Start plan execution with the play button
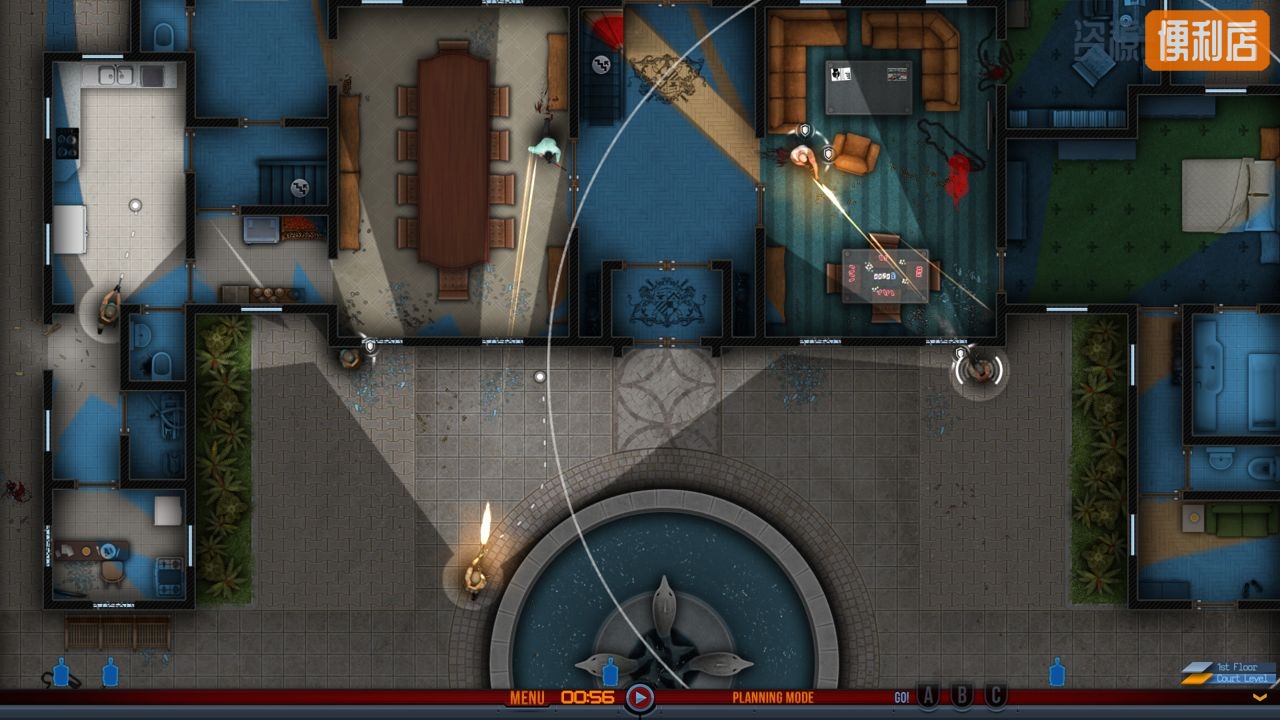The image size is (1280, 720). [640, 698]
